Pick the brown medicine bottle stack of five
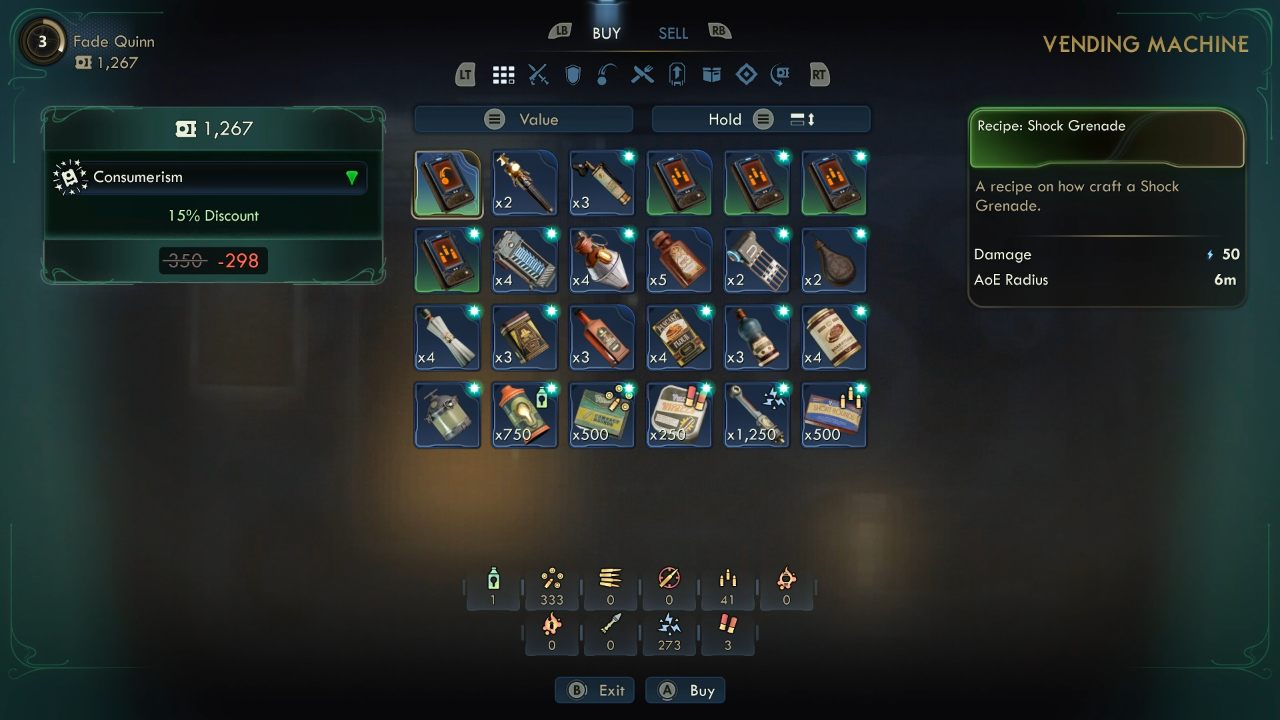Image resolution: width=1280 pixels, height=720 pixels. (x=679, y=260)
